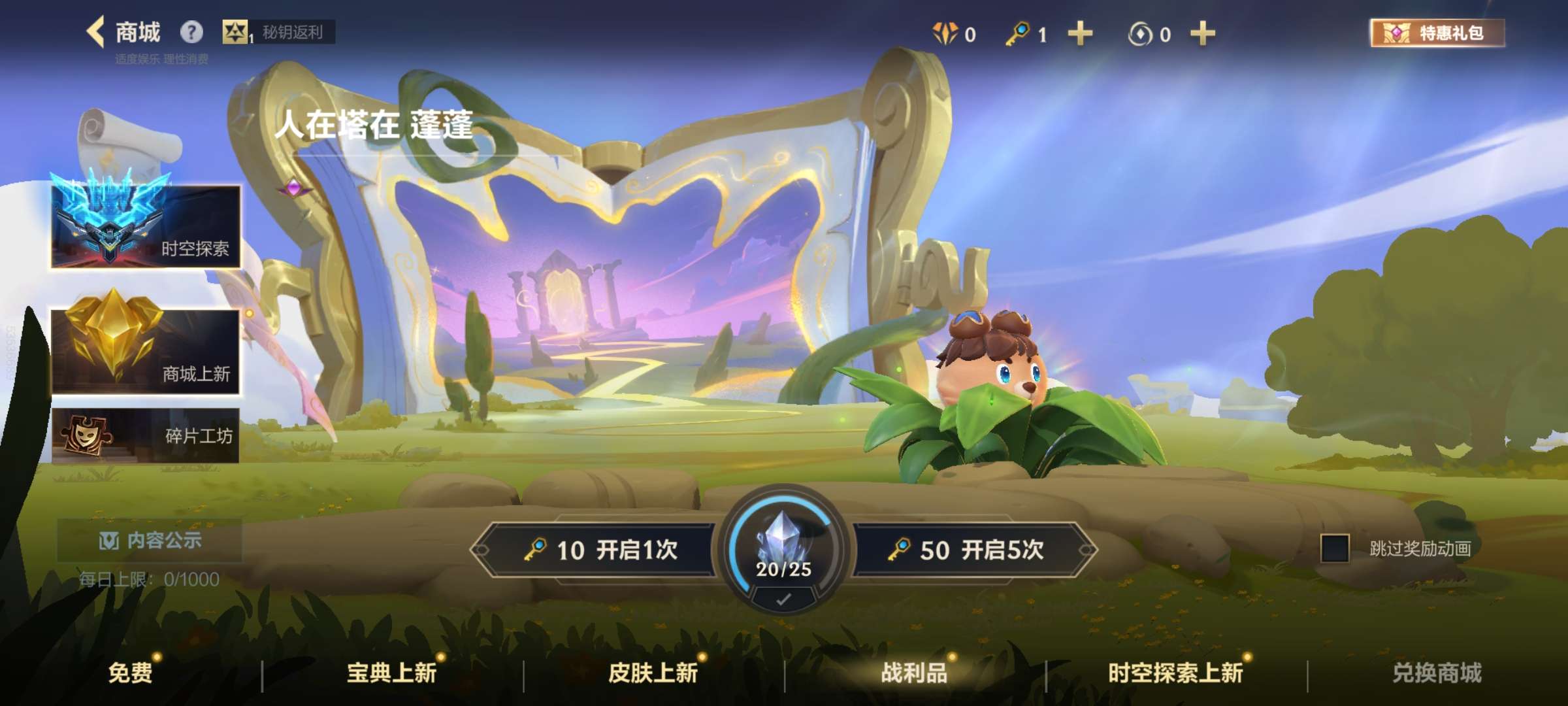Tap the back arrow next to 商城
The width and height of the screenshot is (1568, 706).
97,31
